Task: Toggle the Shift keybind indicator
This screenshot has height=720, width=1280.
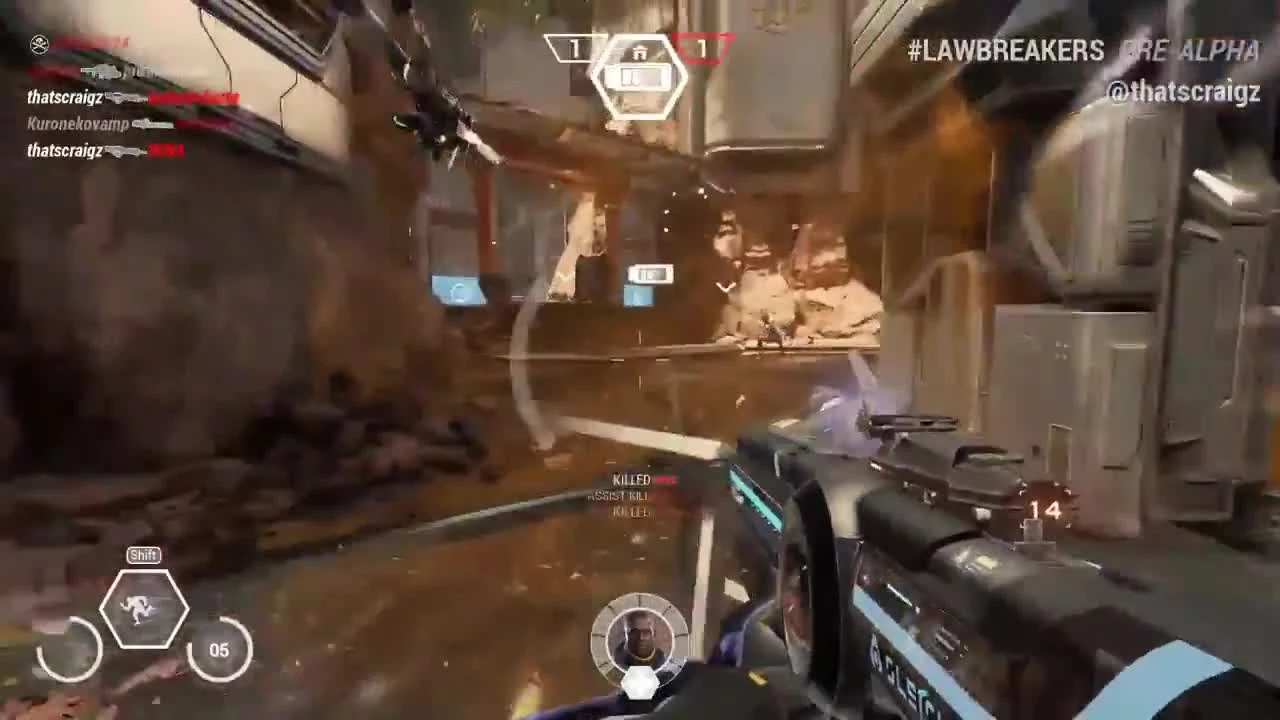Action: pyautogui.click(x=143, y=554)
